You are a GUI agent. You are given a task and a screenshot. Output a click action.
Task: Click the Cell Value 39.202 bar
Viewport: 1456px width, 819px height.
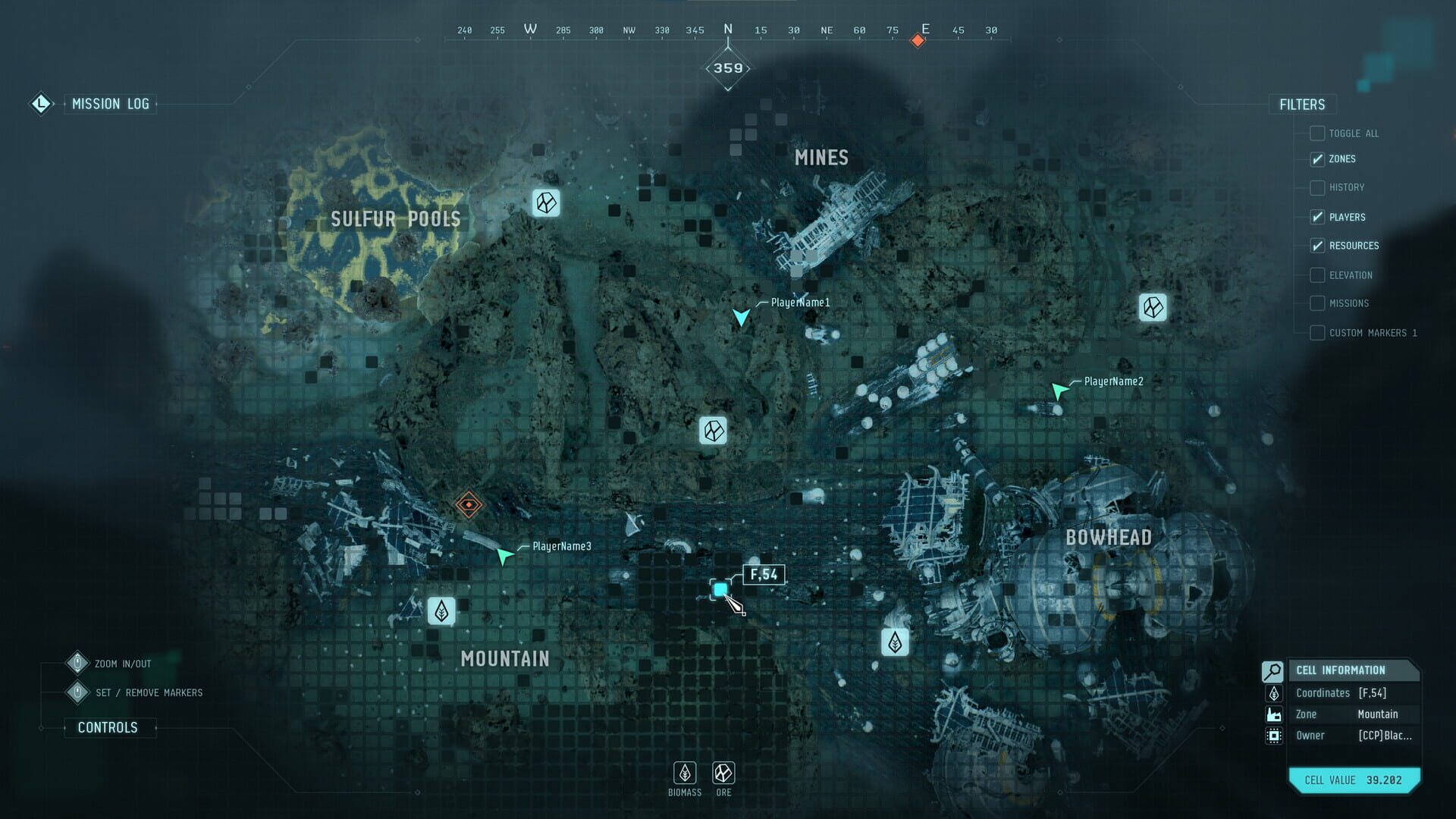(1354, 780)
